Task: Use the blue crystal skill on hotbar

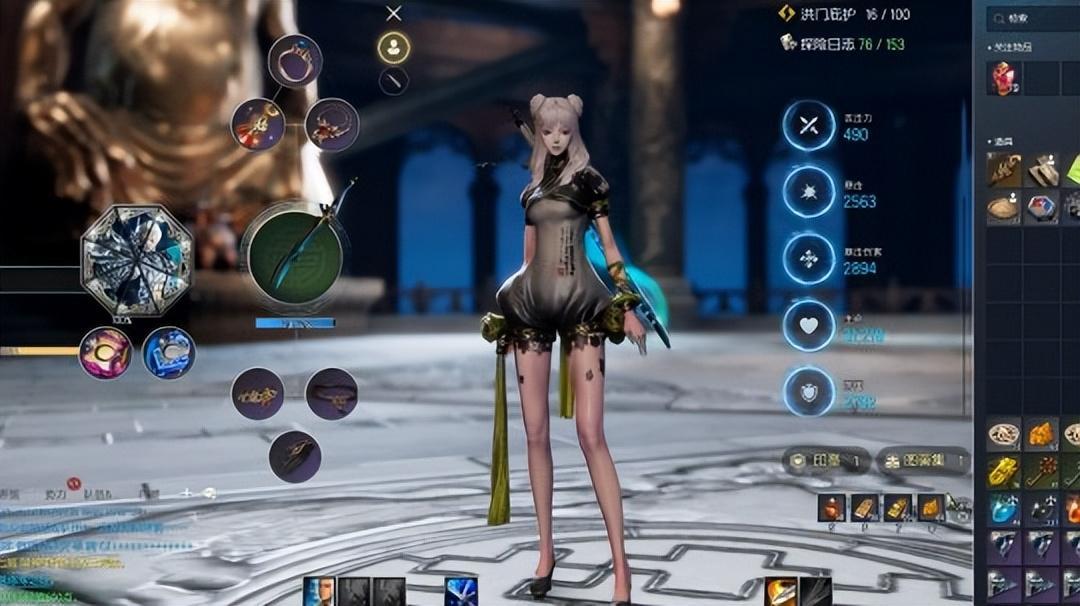Action: pos(461,591)
